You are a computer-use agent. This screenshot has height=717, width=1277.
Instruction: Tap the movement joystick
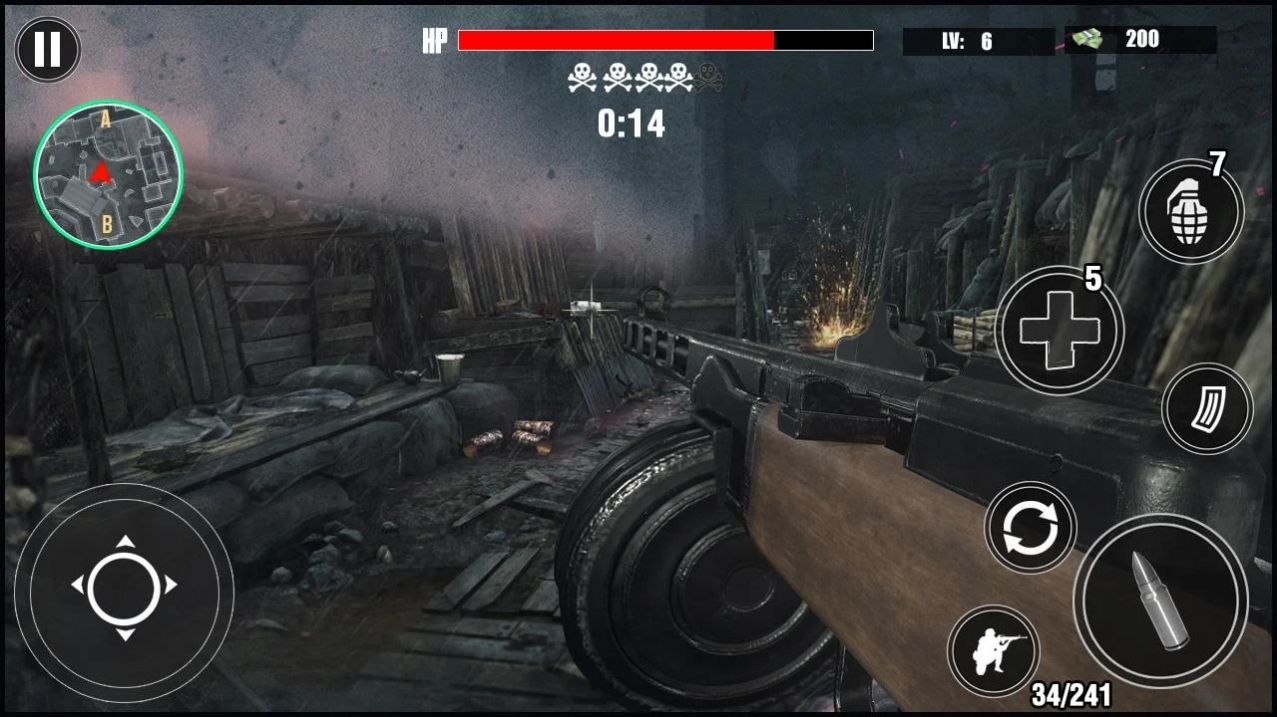(x=124, y=586)
